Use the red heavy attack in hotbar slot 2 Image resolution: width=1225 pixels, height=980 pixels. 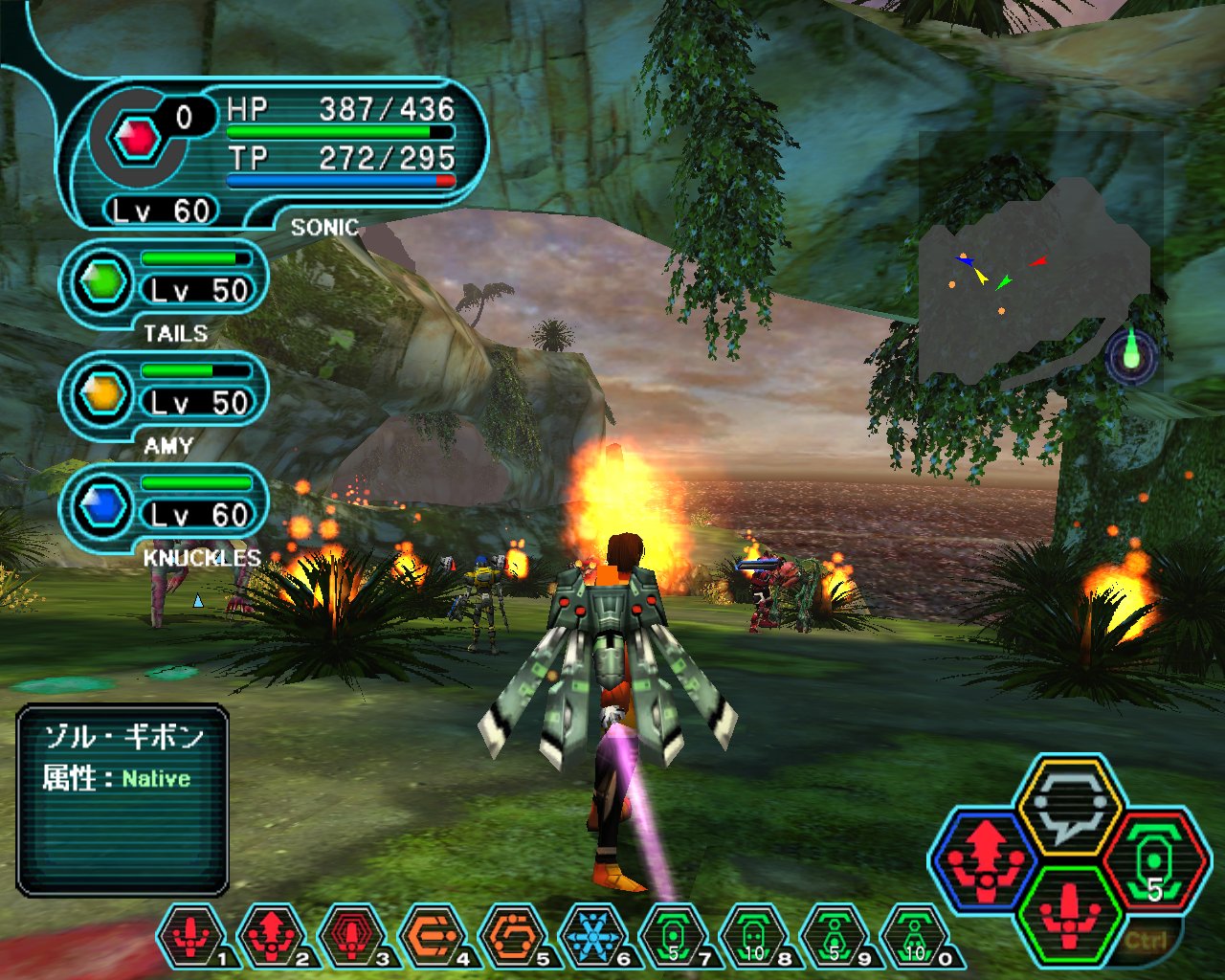[272, 935]
